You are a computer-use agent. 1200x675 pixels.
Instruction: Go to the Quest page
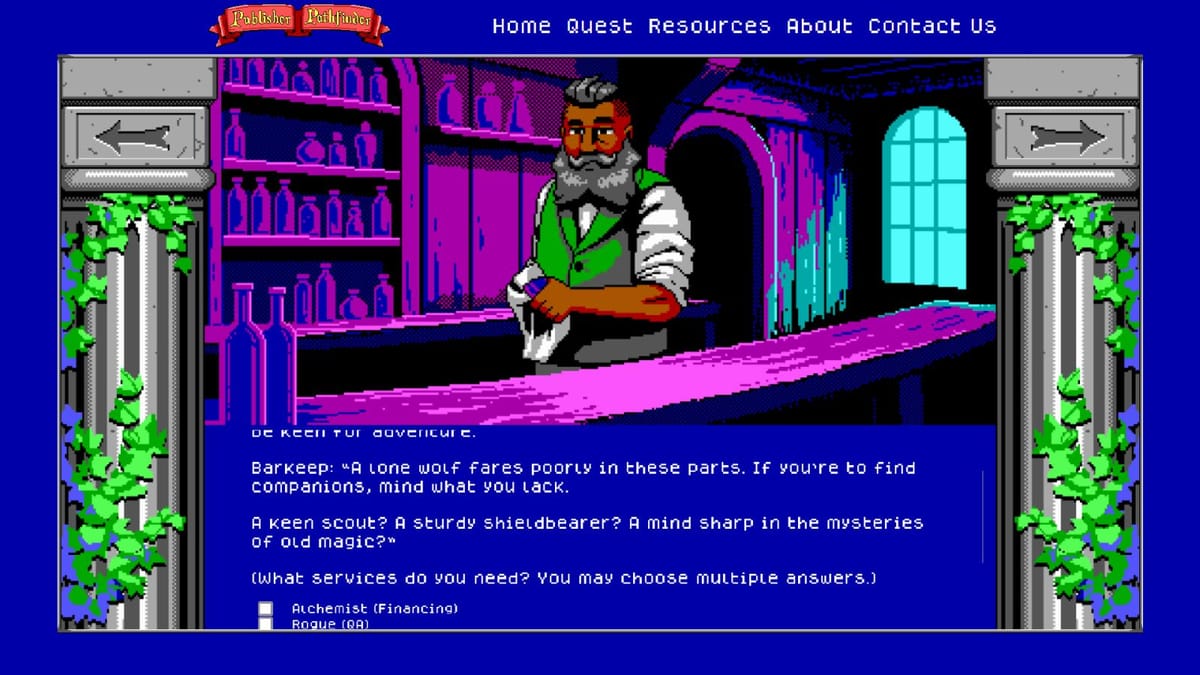[599, 27]
